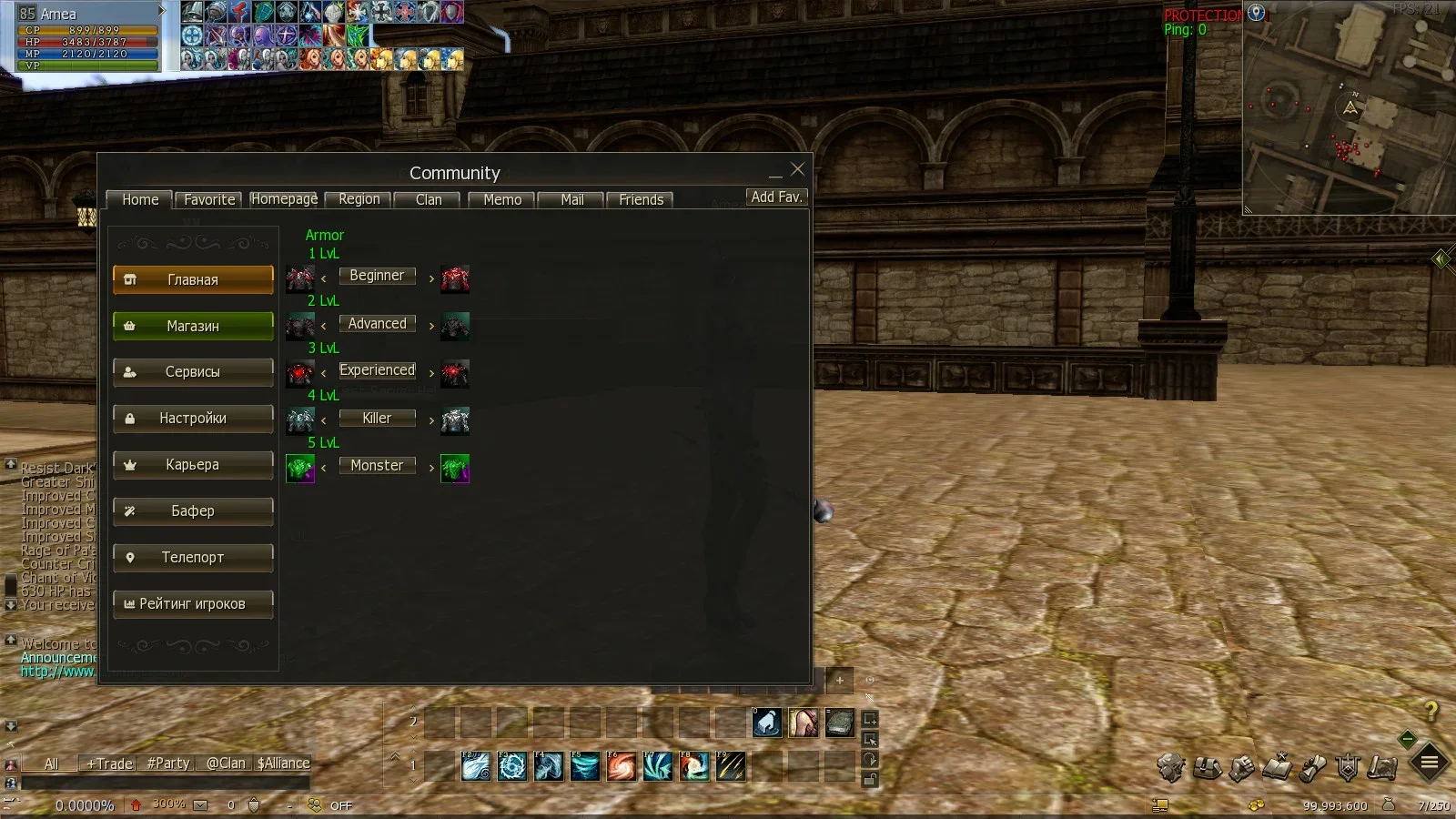The width and height of the screenshot is (1456, 819).
Task: Open the Телепорт teleport menu
Action: (193, 558)
